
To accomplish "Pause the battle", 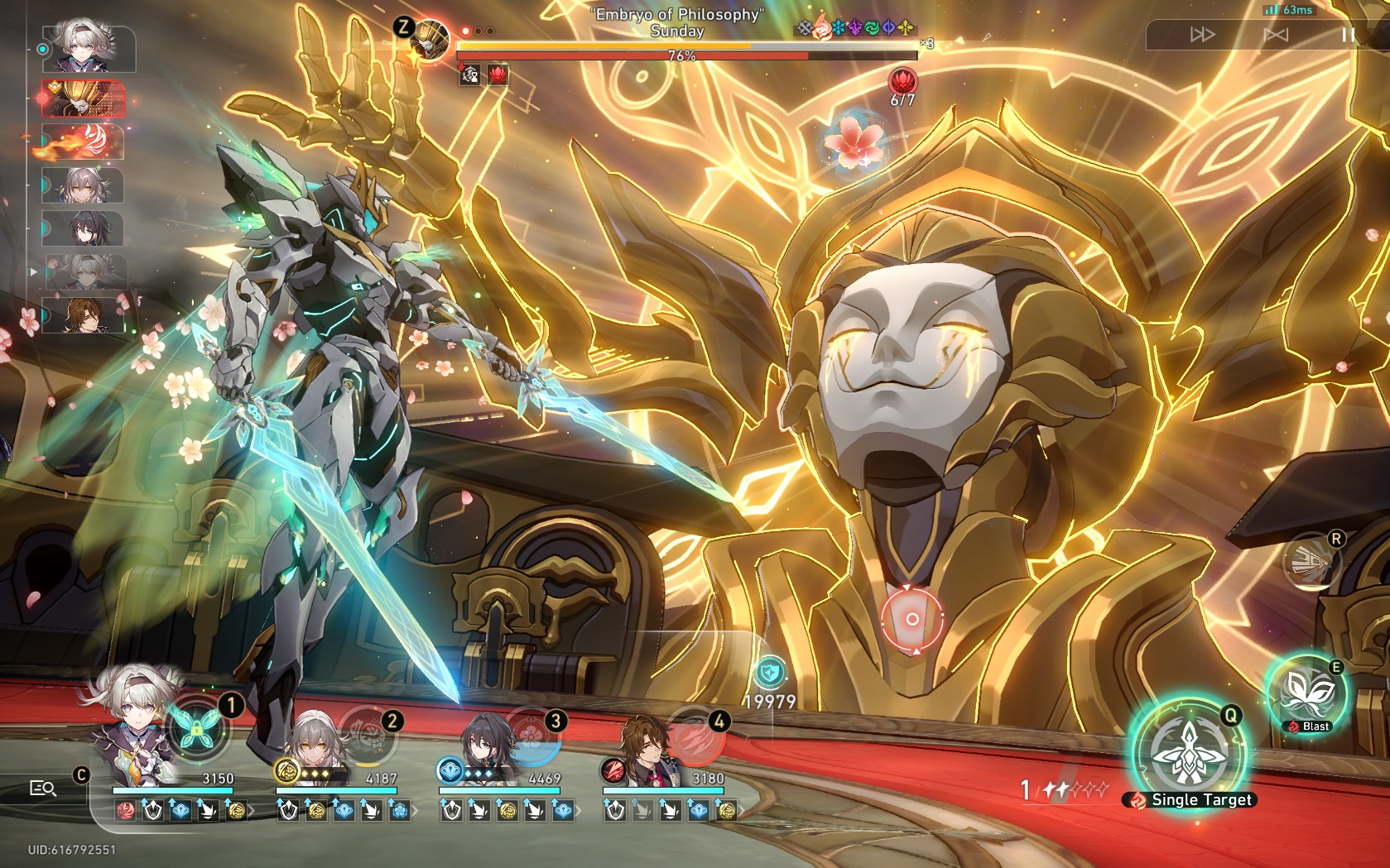I will [x=1348, y=35].
